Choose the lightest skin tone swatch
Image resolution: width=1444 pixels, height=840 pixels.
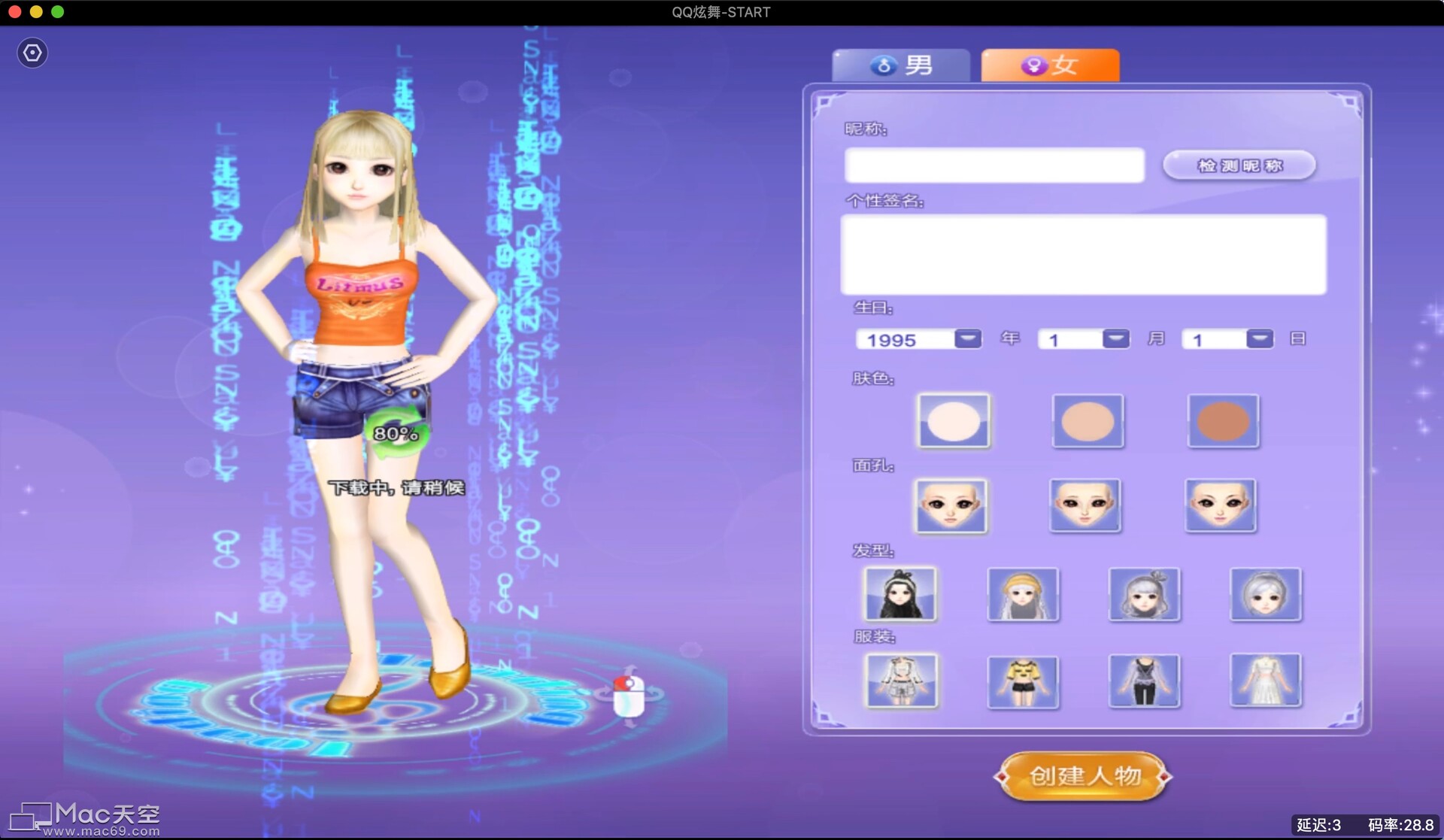pyautogui.click(x=954, y=421)
